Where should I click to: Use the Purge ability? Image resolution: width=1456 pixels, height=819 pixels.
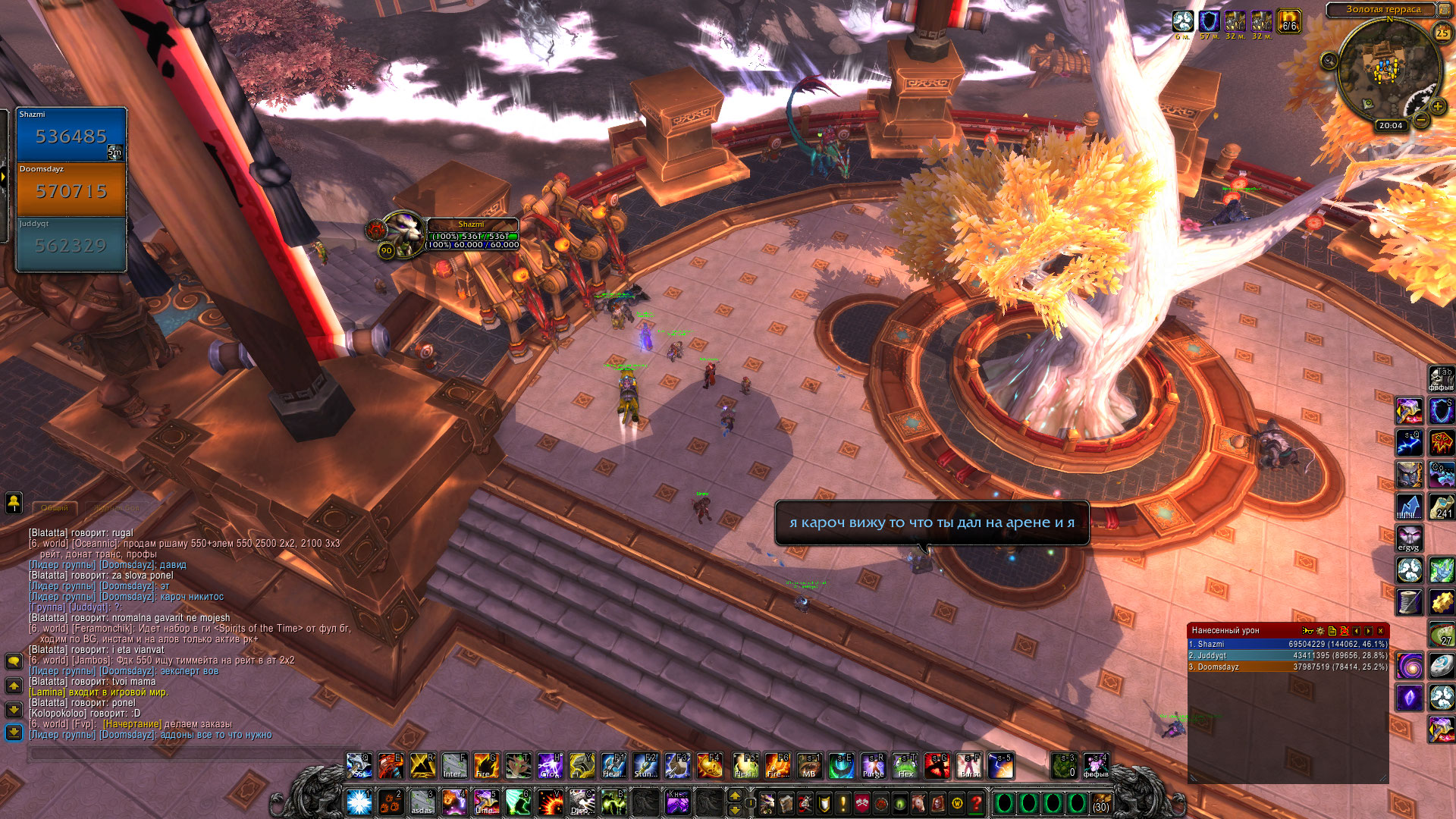pyautogui.click(x=874, y=766)
